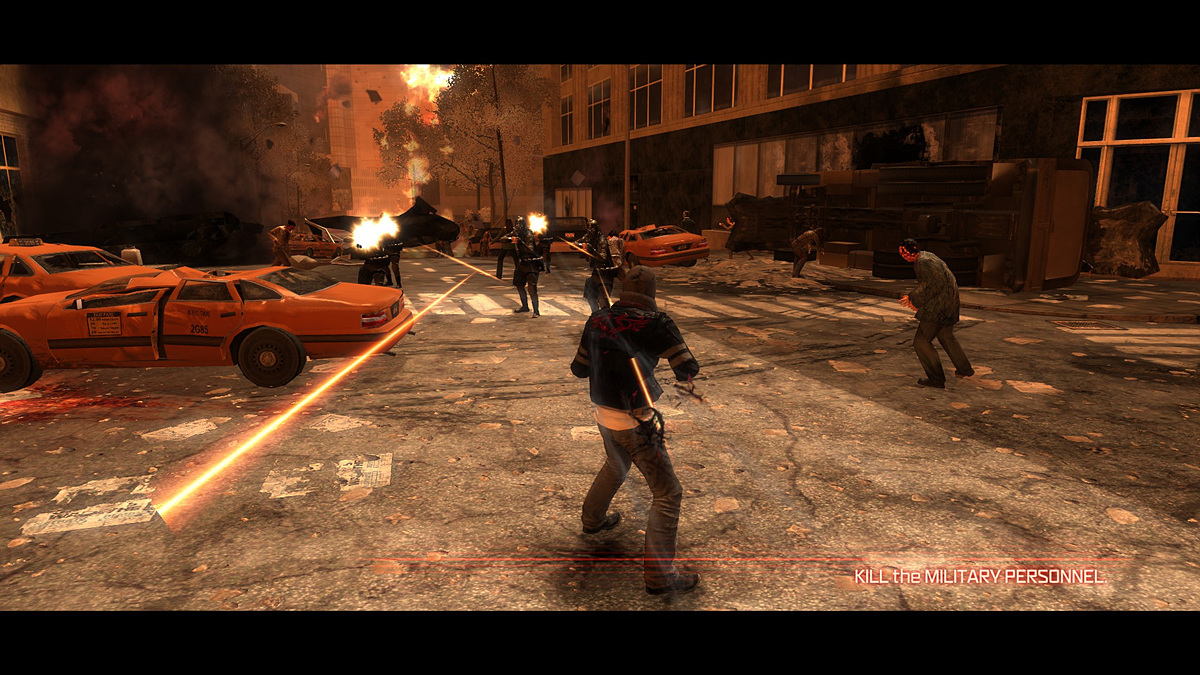Select the KILL the MILITARY PERSONNEL objective text
Image resolution: width=1200 pixels, height=675 pixels.
click(x=979, y=577)
